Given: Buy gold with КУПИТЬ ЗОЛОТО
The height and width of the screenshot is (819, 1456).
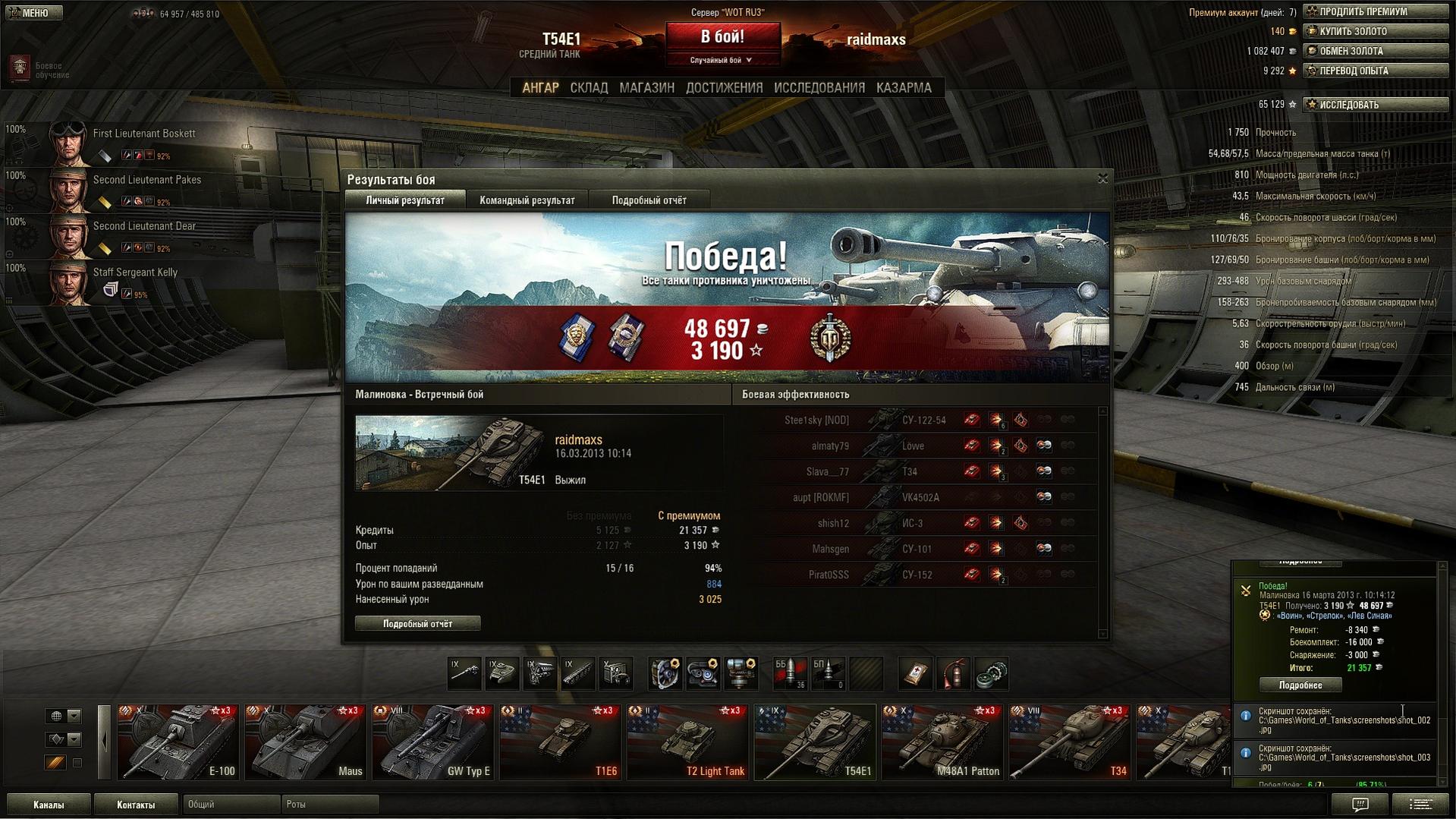Looking at the screenshot, I should click(x=1375, y=31).
